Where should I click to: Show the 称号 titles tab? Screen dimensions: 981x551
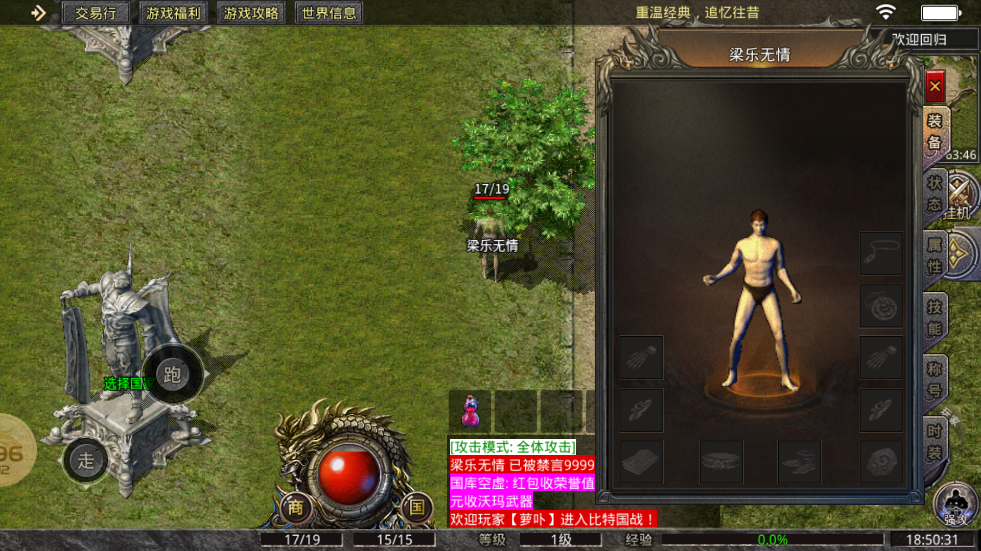click(935, 380)
